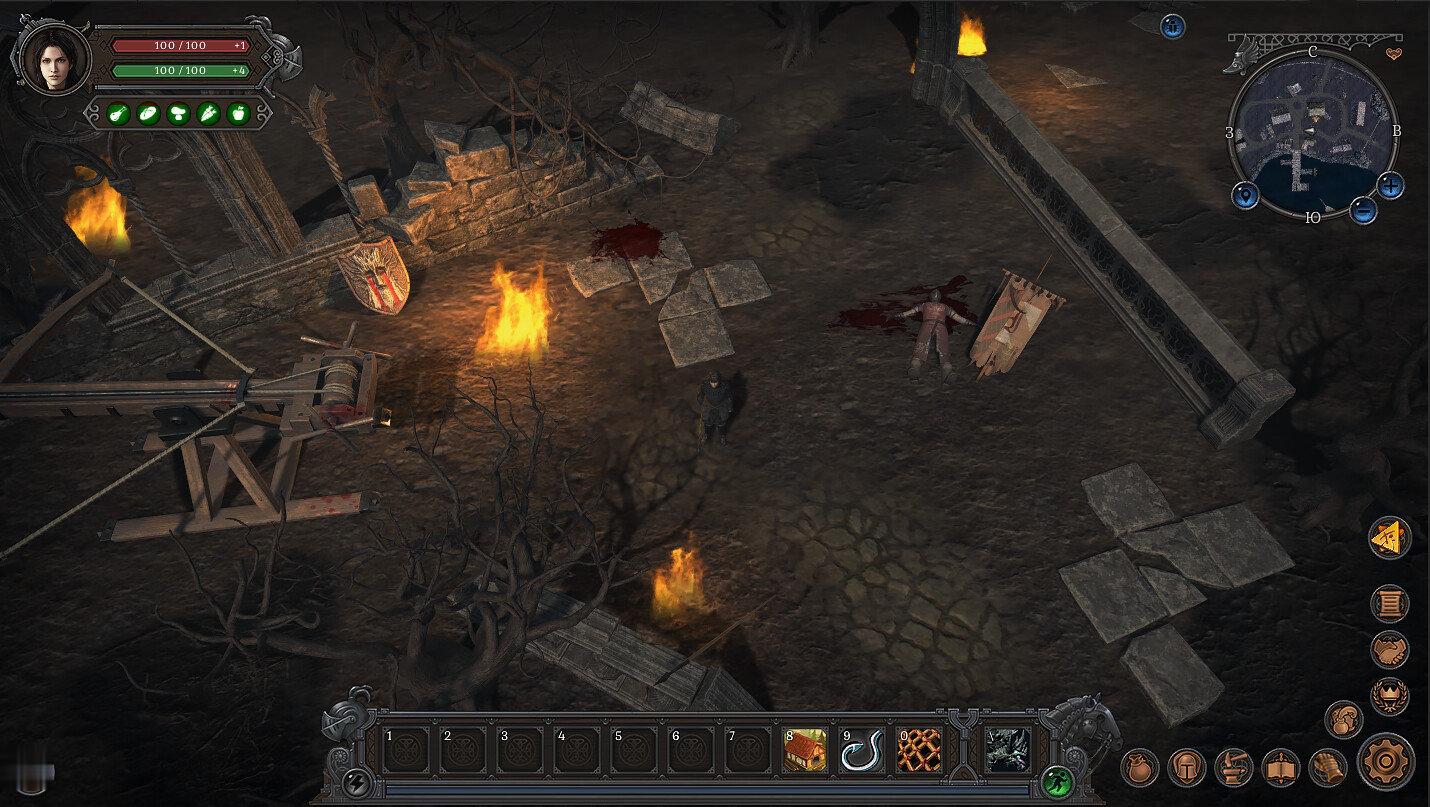Image resolution: width=1430 pixels, height=807 pixels.
Task: Click the golden triangle icon
Action: 1389,538
